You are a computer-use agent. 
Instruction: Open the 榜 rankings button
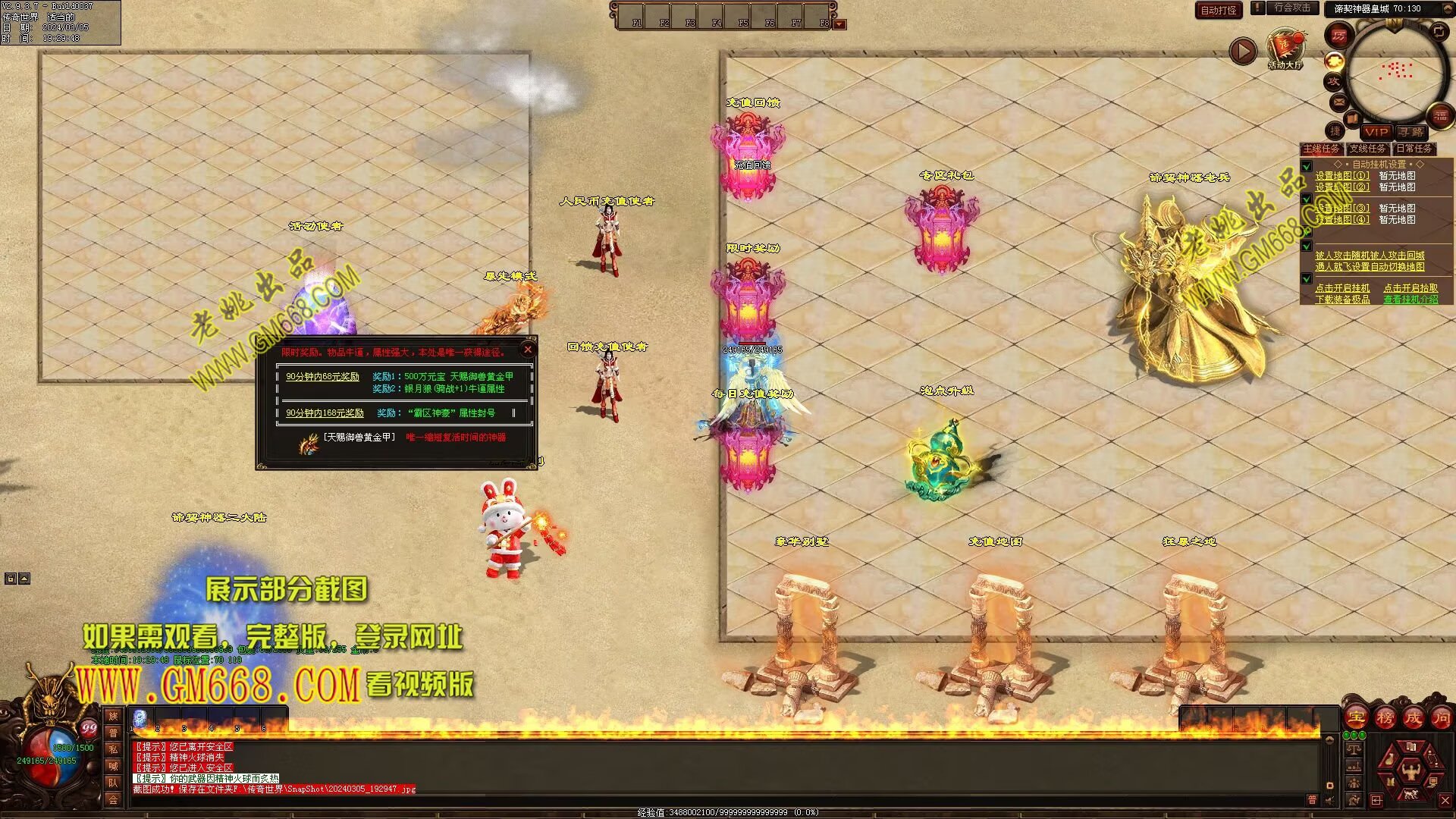(x=1385, y=717)
